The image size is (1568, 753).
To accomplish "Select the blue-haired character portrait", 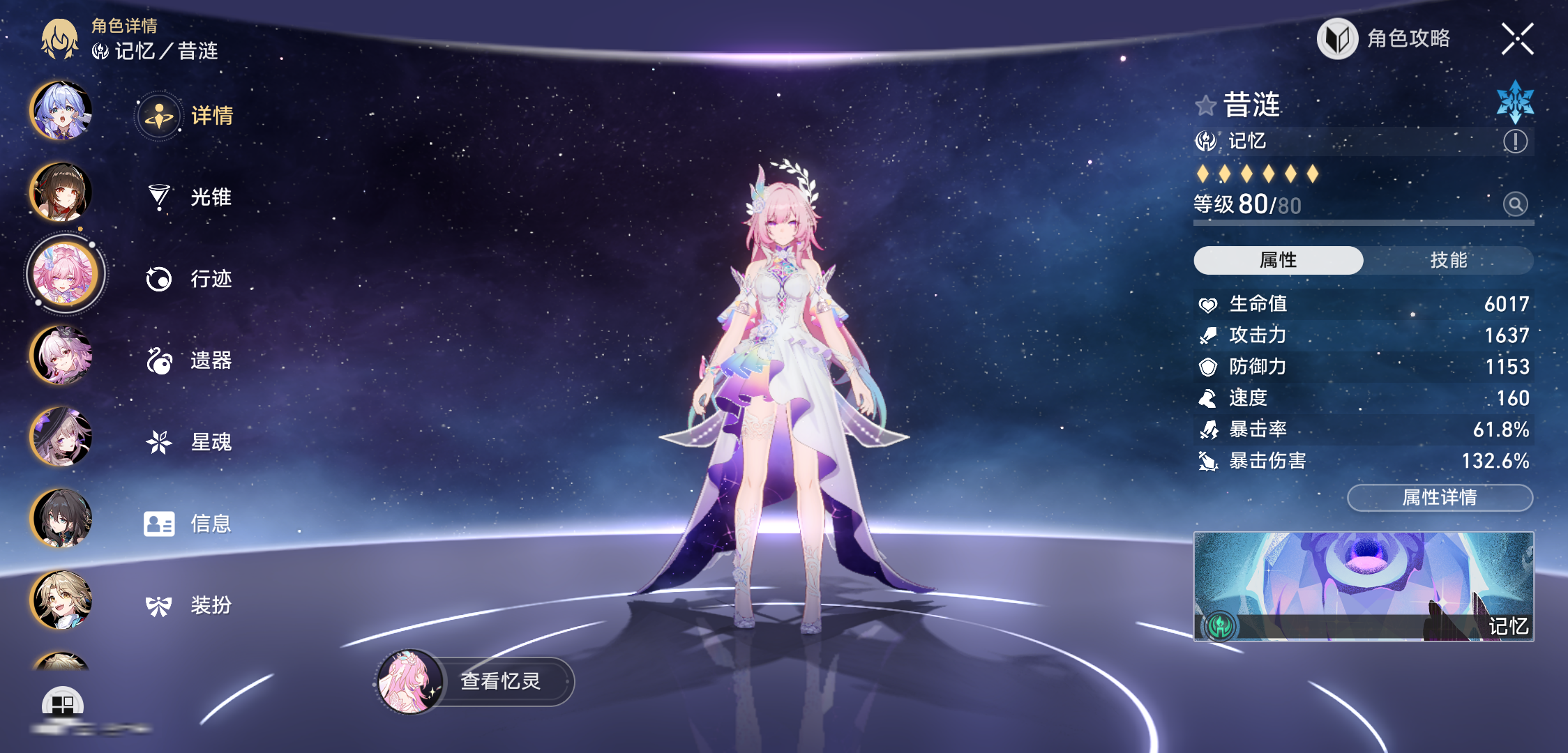I will click(x=61, y=111).
